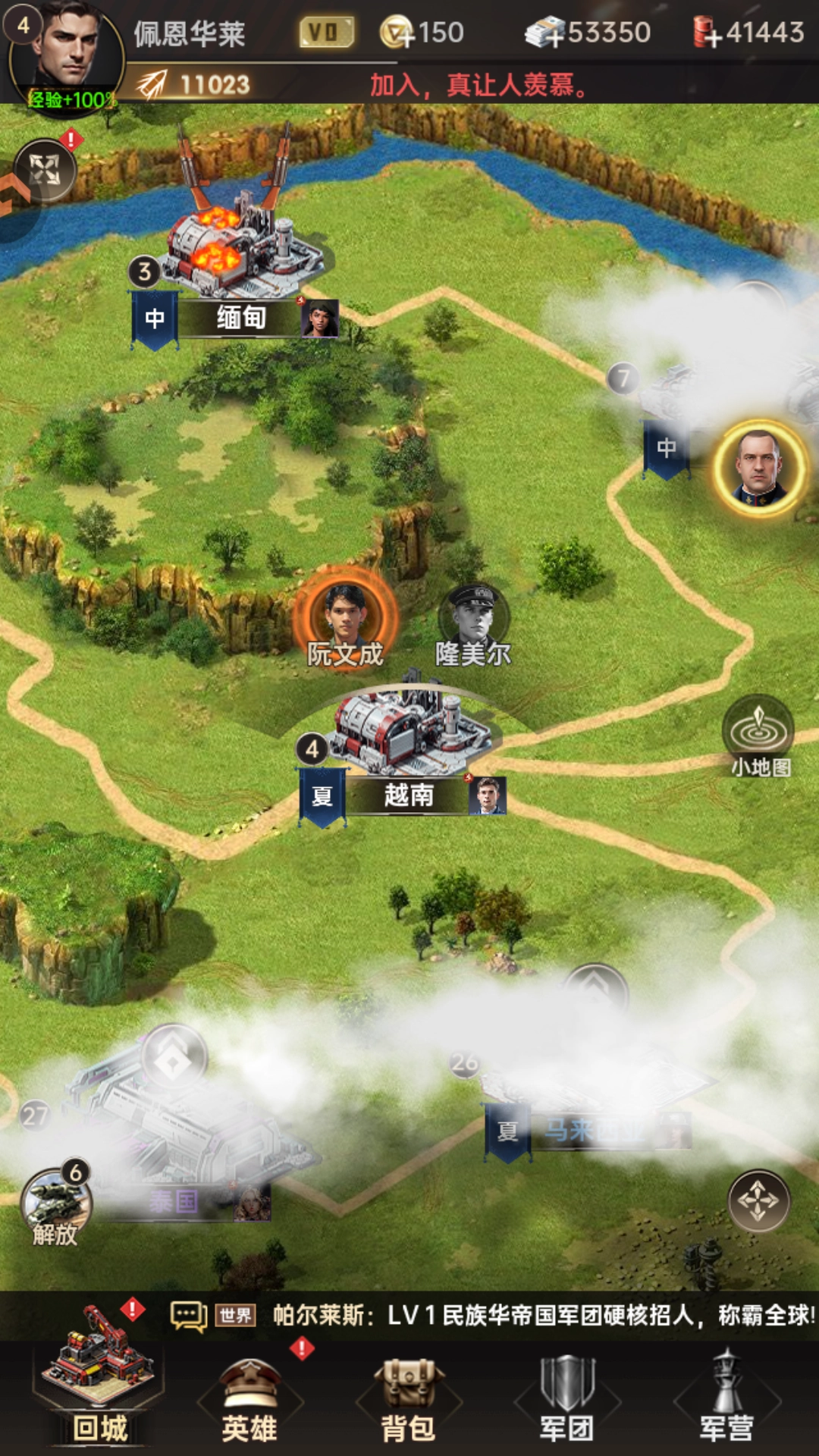
Task: Toggle the expand arrows icon
Action: pos(45,170)
